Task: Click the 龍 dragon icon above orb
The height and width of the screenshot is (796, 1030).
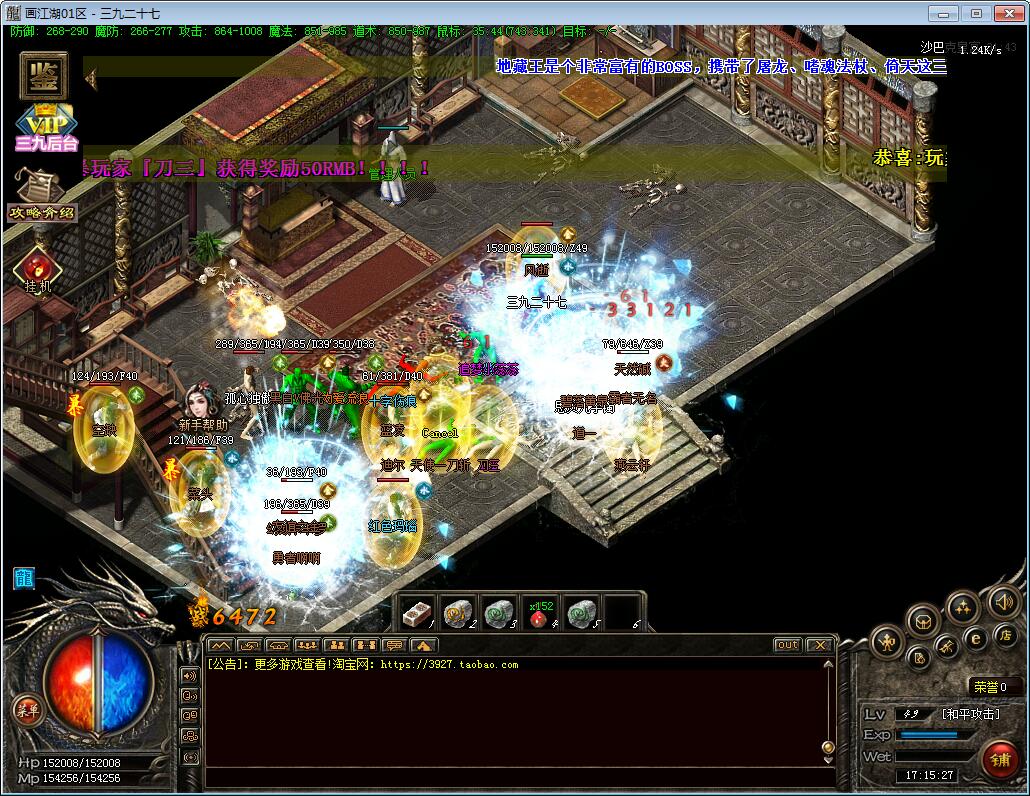Action: pyautogui.click(x=24, y=578)
